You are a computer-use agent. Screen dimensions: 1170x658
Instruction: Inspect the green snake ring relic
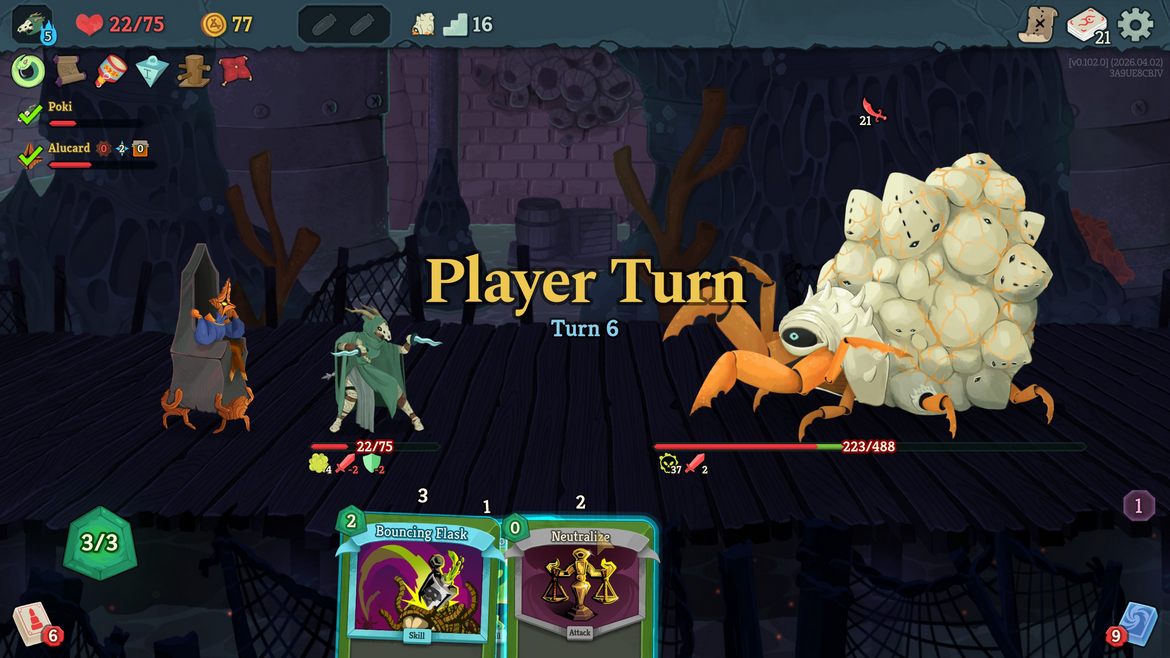coord(28,71)
